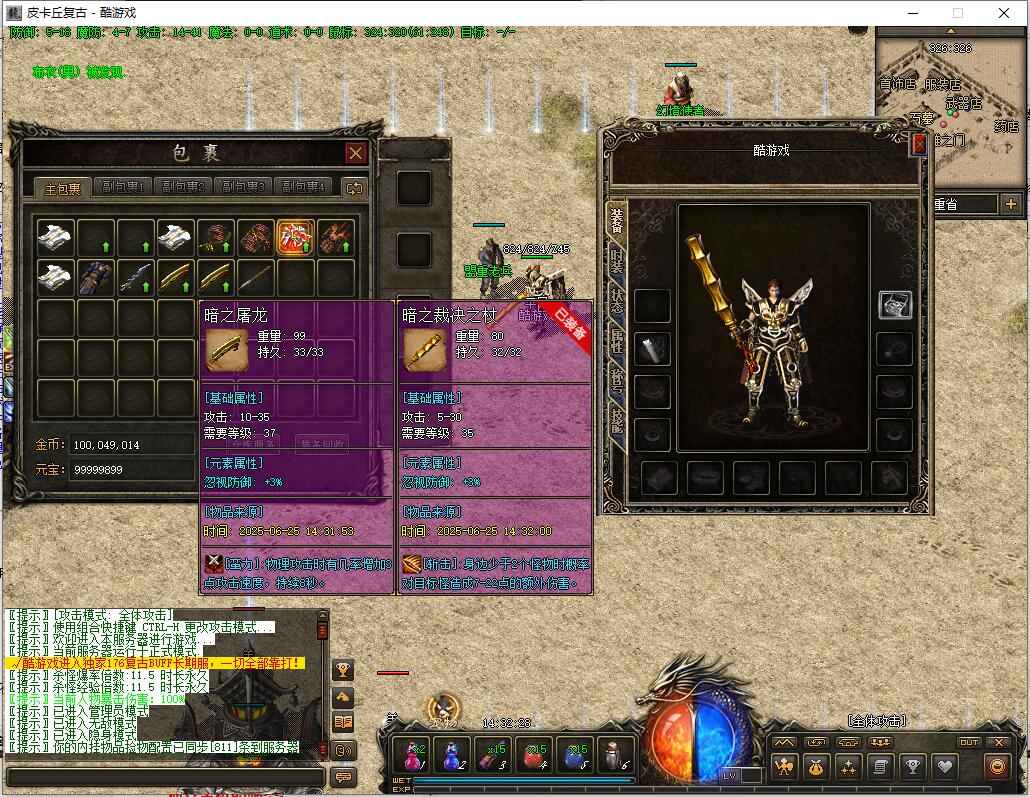Close the 包裹 bag window
1030x797 pixels.
pyautogui.click(x=355, y=153)
